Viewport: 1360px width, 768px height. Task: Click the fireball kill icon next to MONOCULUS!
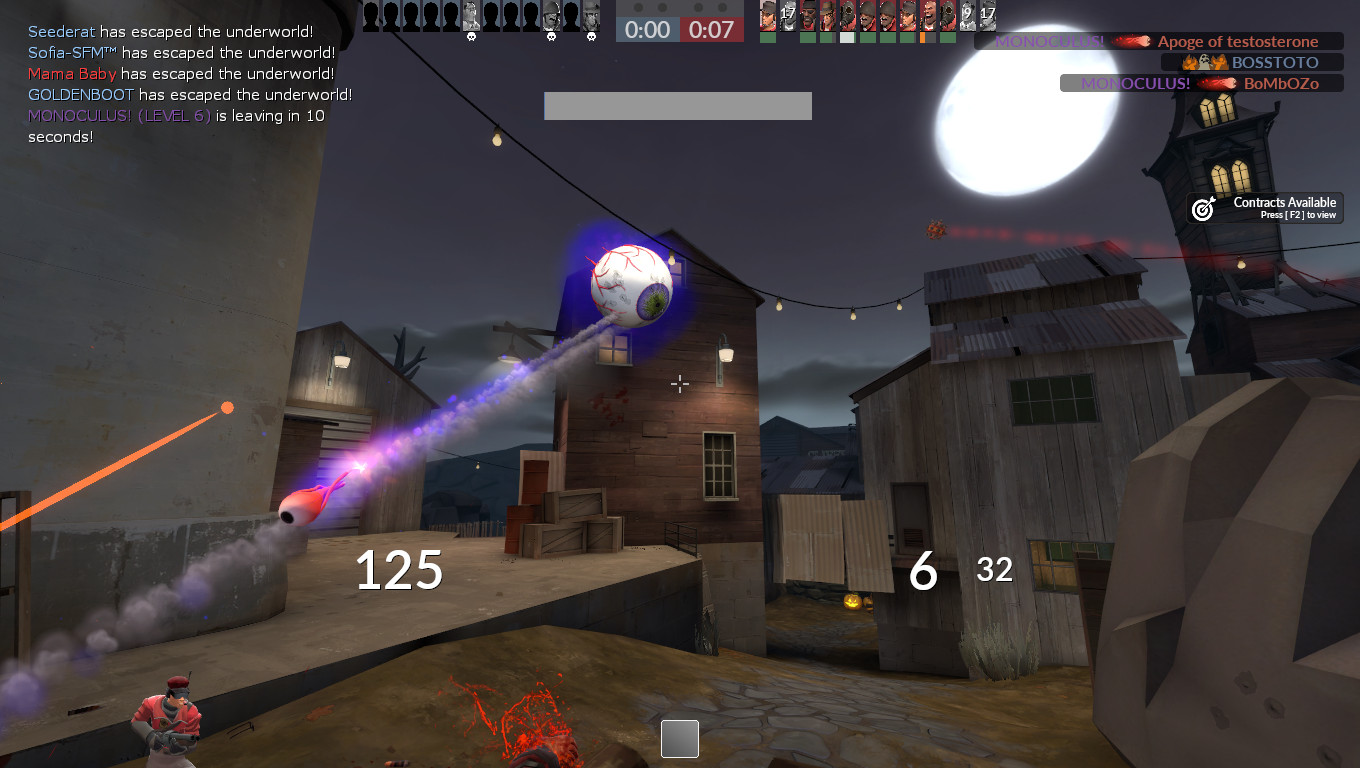tap(1131, 41)
